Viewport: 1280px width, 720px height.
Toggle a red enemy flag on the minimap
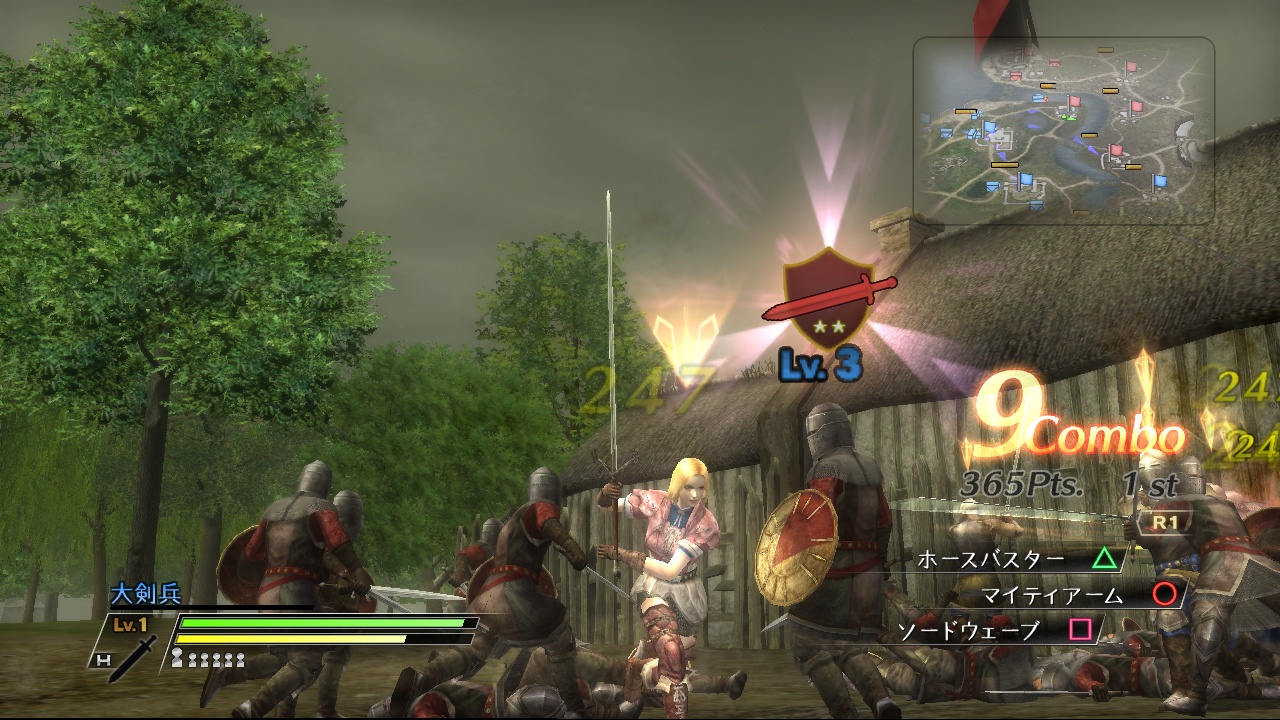point(1131,66)
